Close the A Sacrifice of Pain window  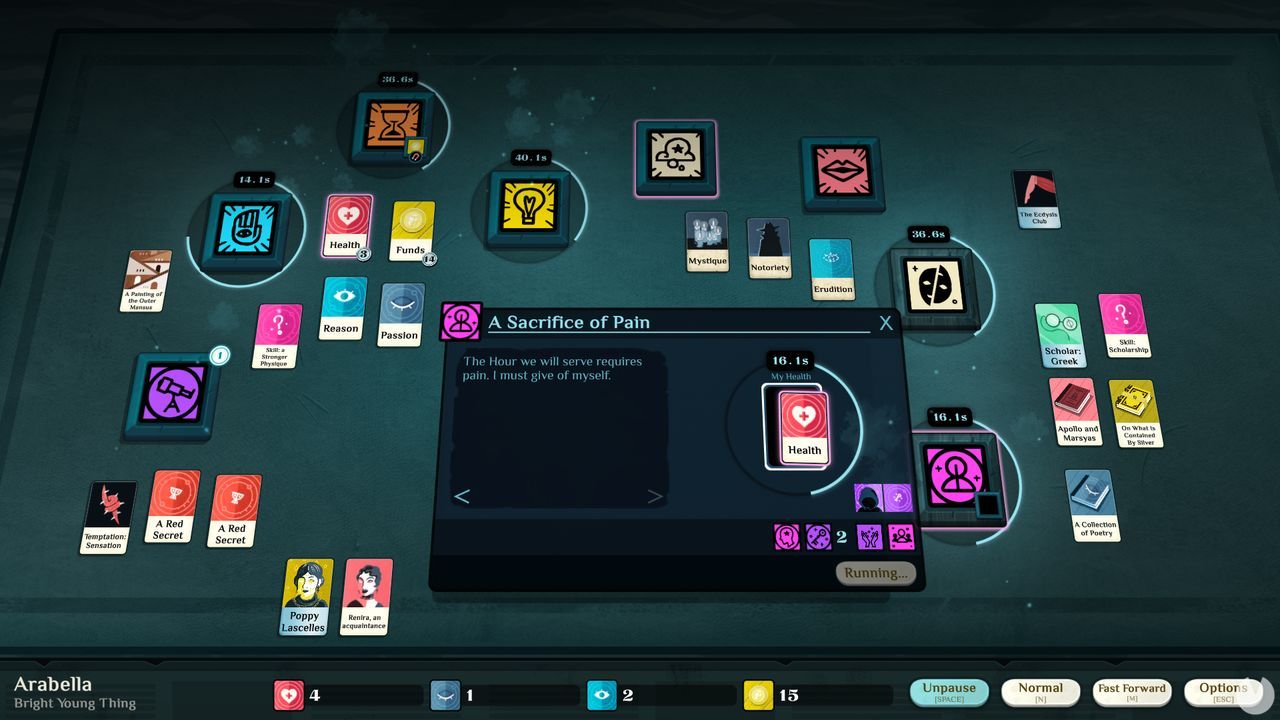pos(884,323)
